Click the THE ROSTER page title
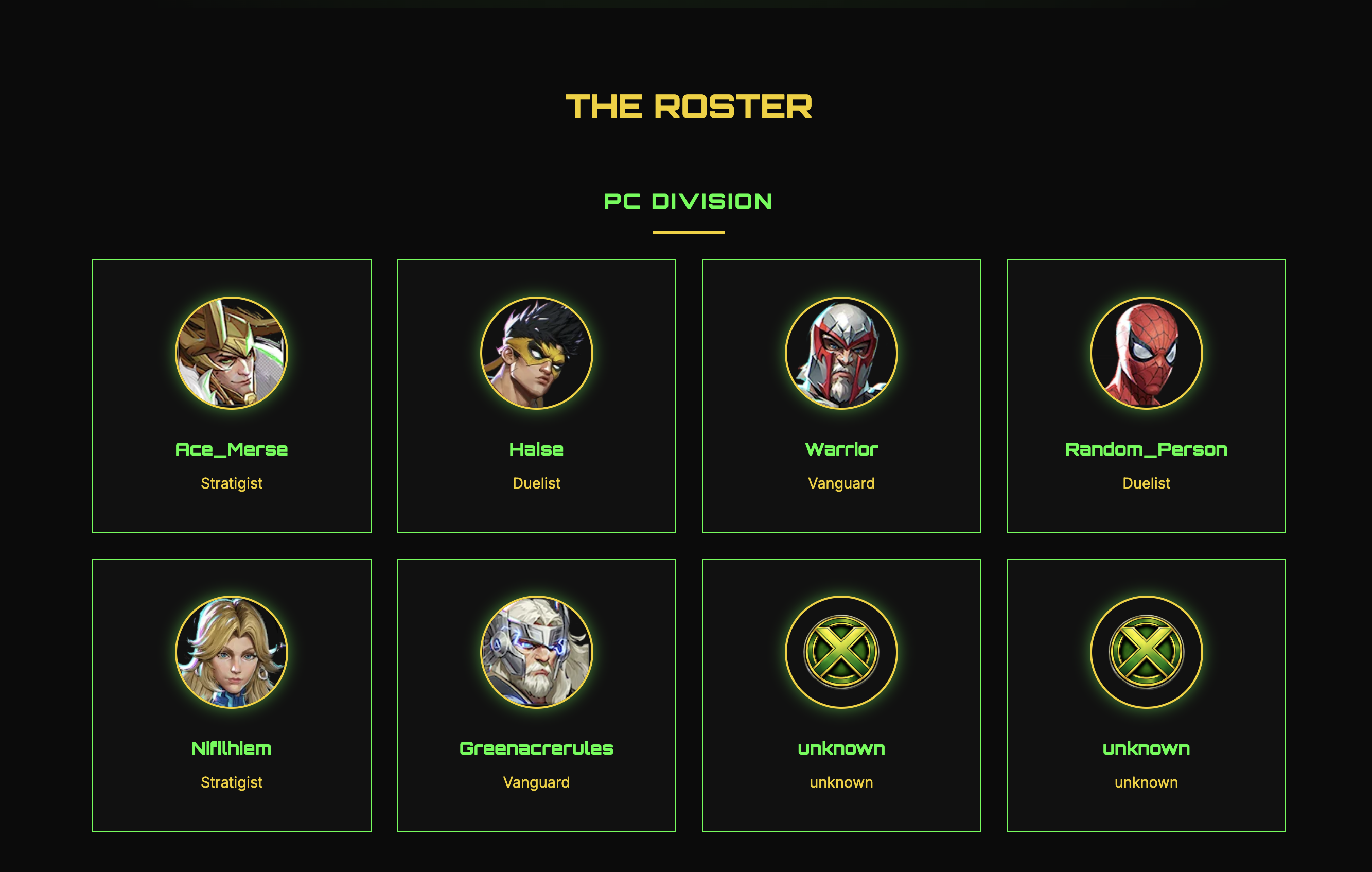Screen dimensions: 1372x872 tap(687, 106)
